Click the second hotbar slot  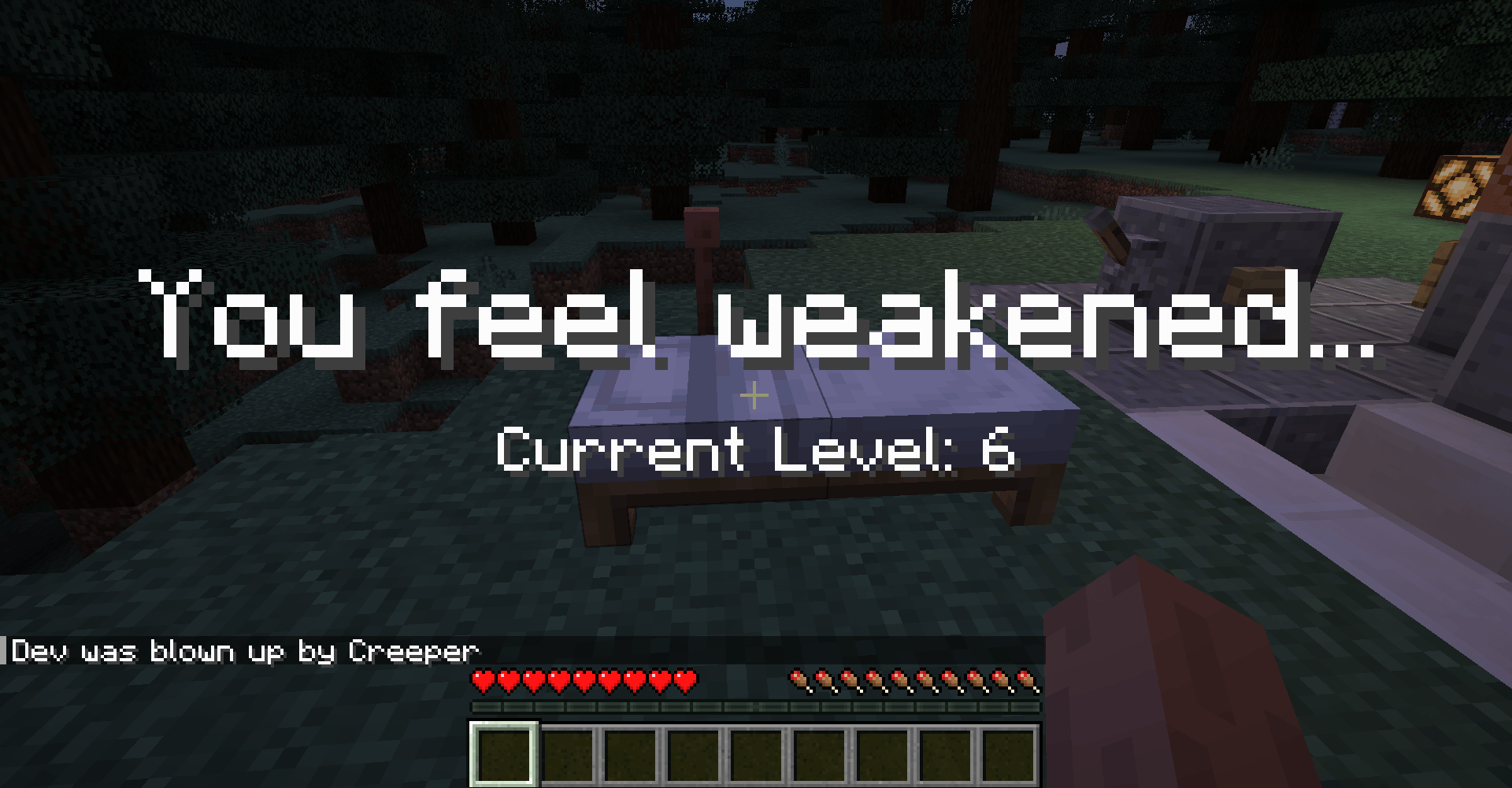pos(568,754)
